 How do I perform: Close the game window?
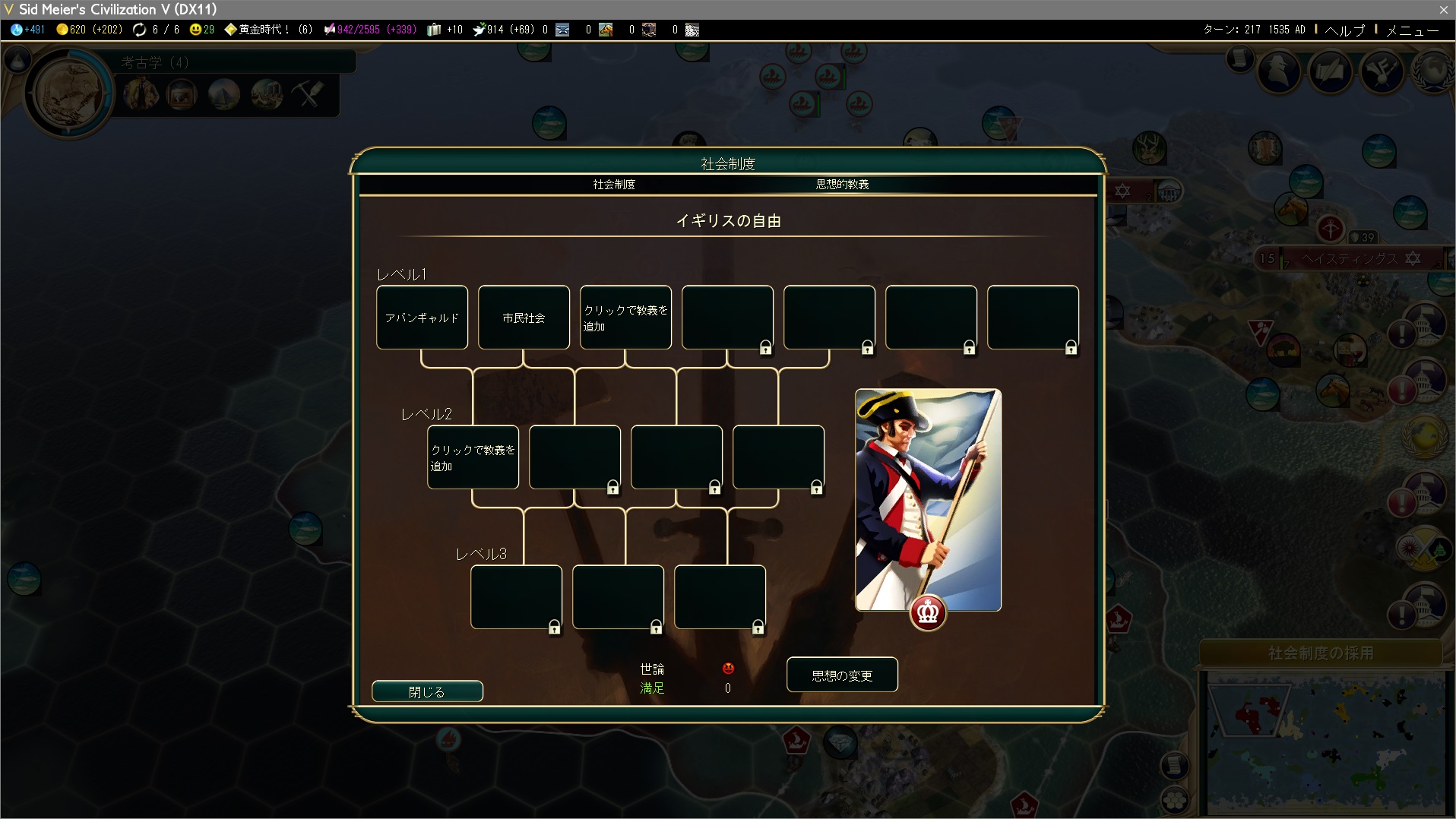tap(1443, 9)
